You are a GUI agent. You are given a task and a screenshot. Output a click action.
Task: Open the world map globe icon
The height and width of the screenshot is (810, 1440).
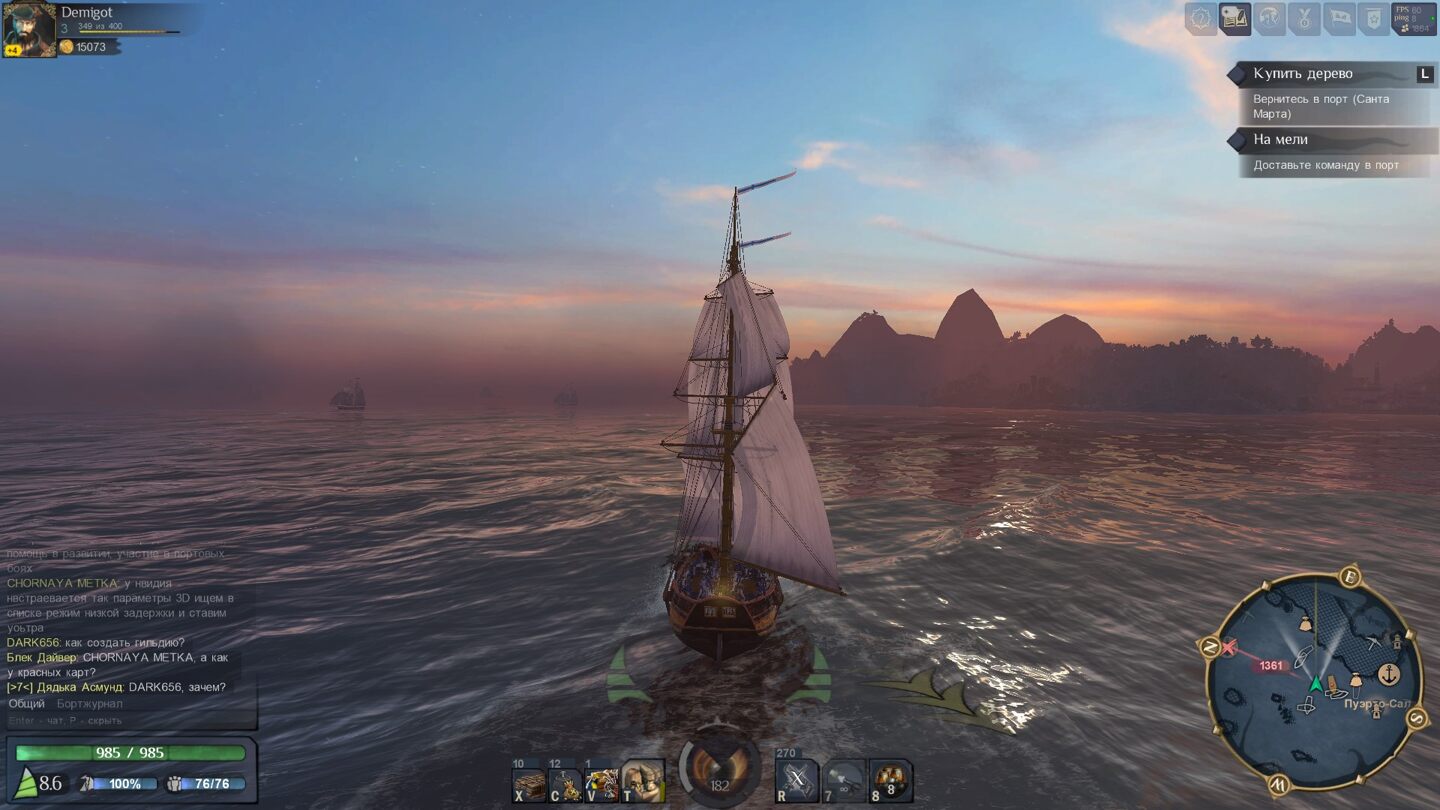1270,19
